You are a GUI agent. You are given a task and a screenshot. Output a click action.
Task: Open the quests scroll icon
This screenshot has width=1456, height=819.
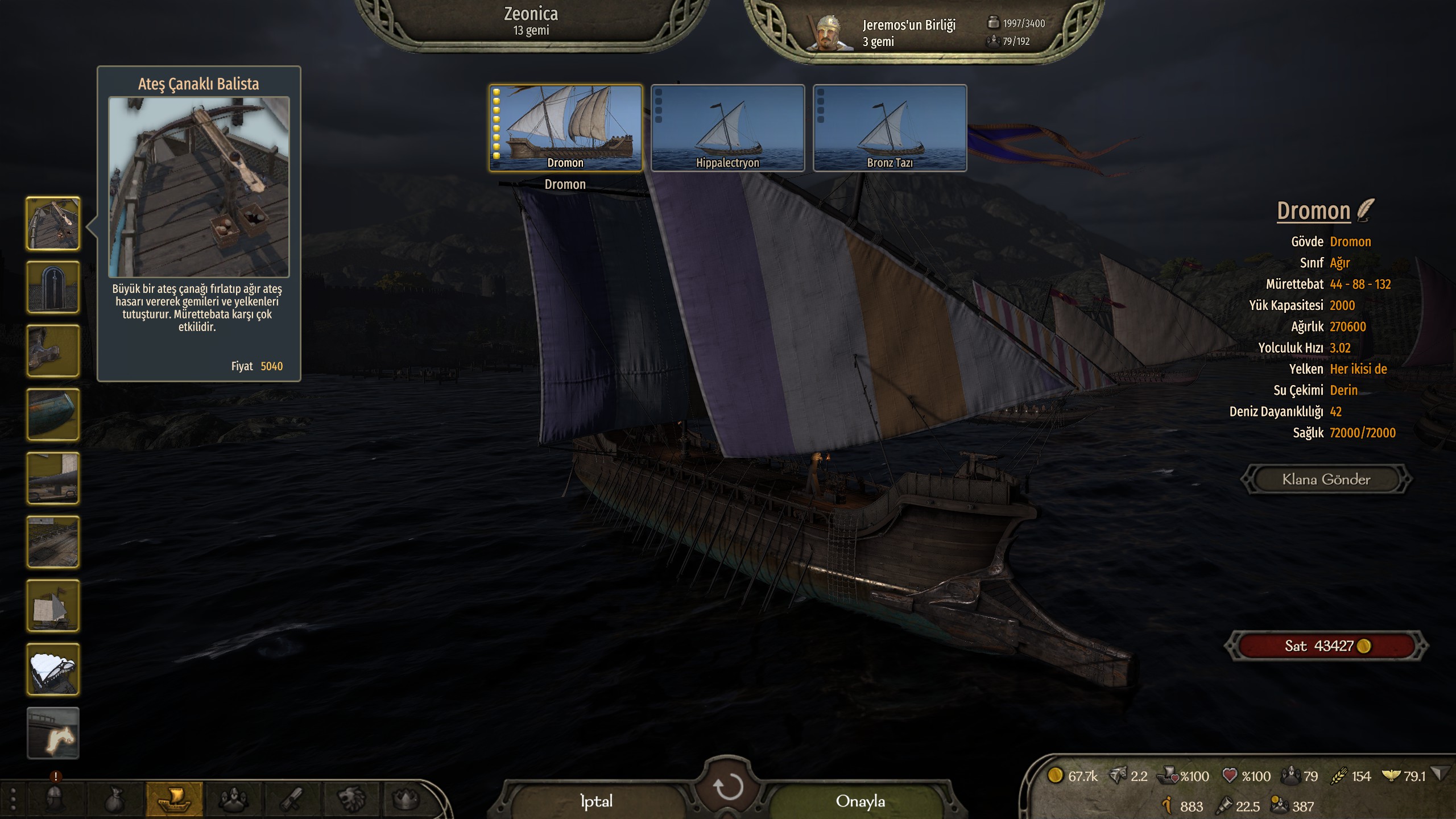292,799
